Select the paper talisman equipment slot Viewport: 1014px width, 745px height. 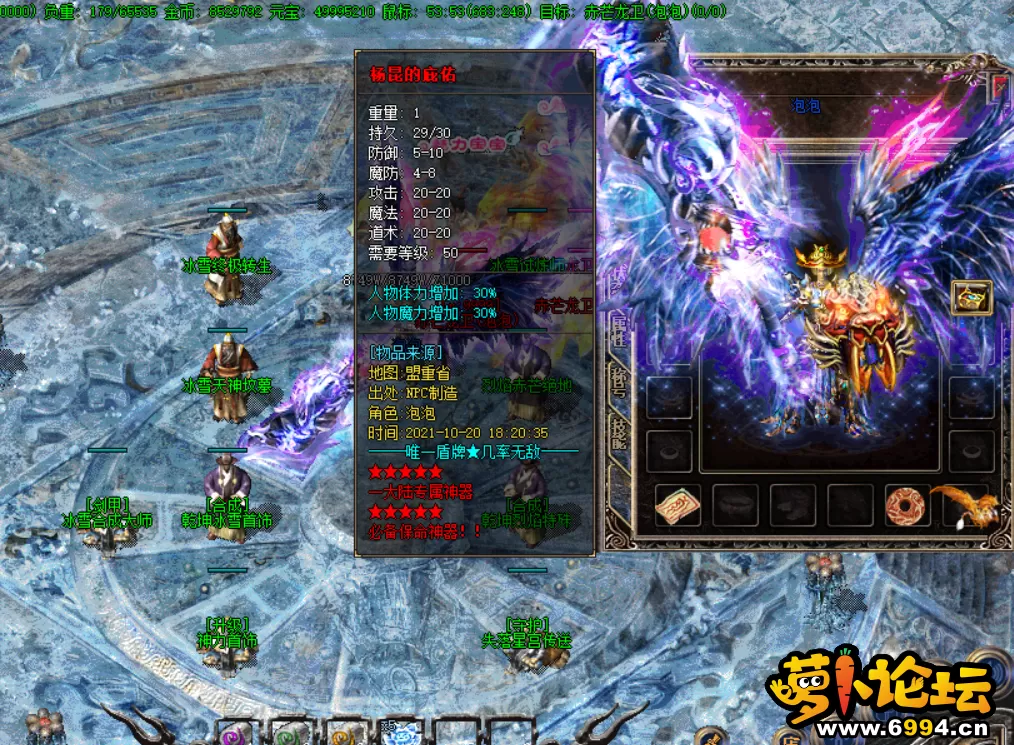click(678, 506)
